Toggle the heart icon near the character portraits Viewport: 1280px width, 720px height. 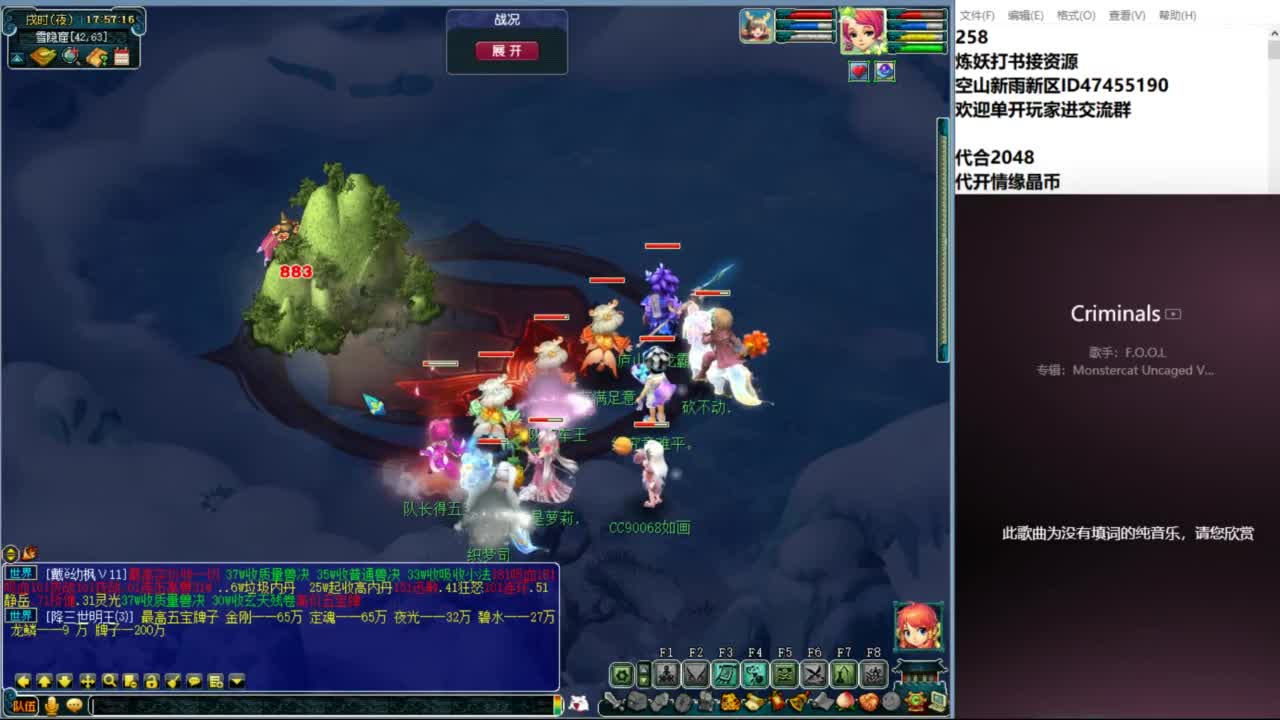858,71
